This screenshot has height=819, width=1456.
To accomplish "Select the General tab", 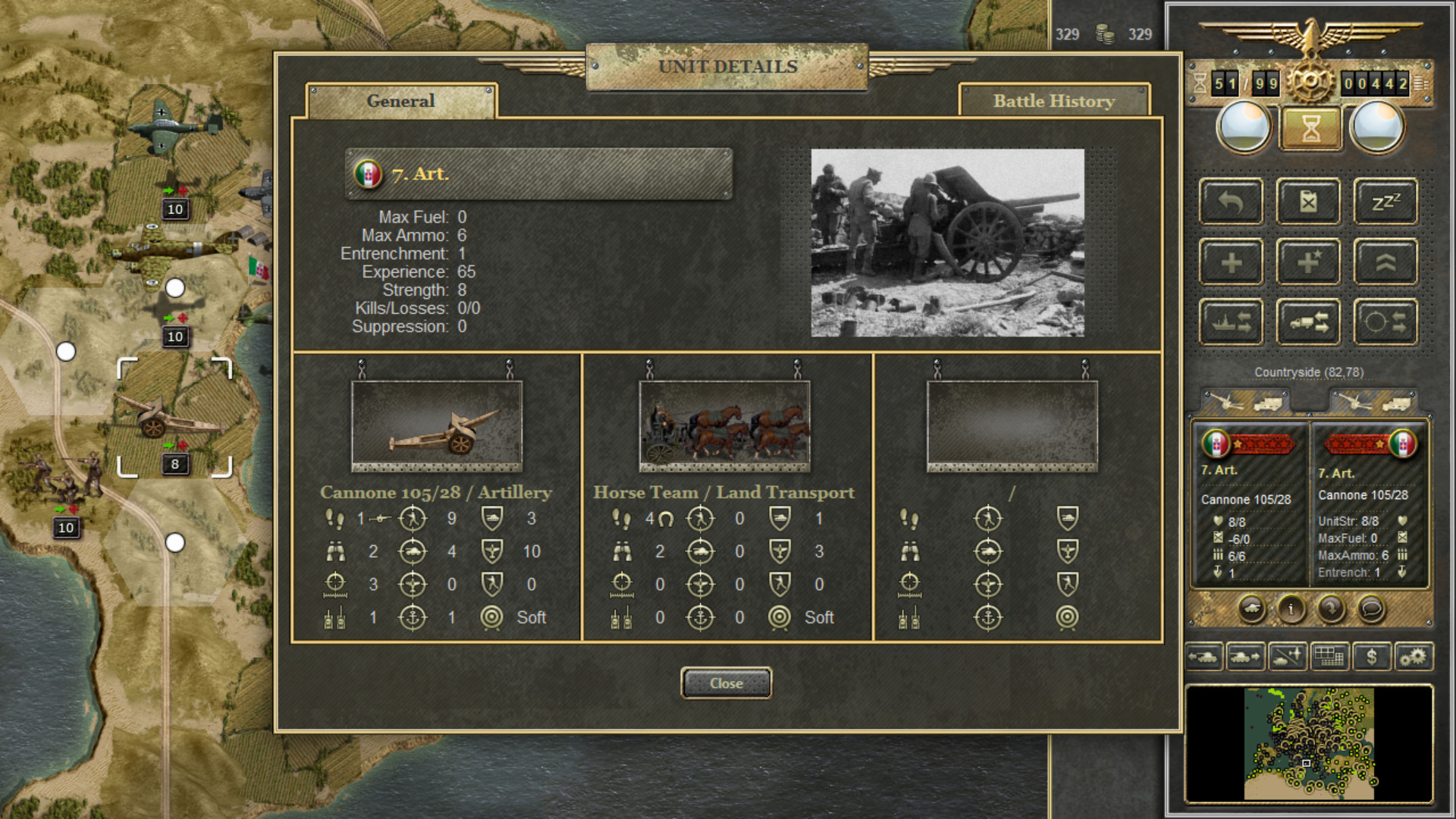I will coord(400,101).
